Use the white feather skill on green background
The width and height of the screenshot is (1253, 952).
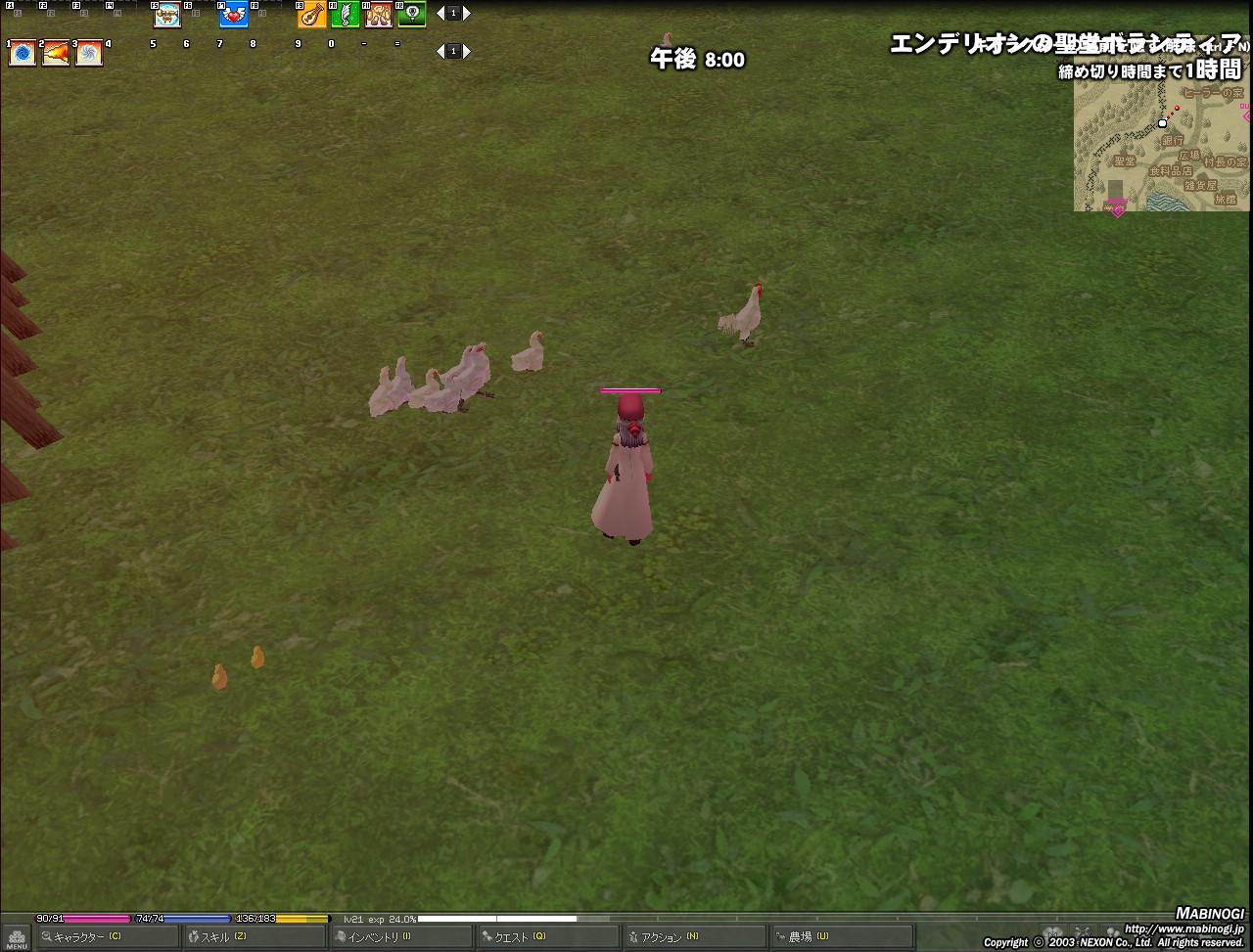pos(346,16)
